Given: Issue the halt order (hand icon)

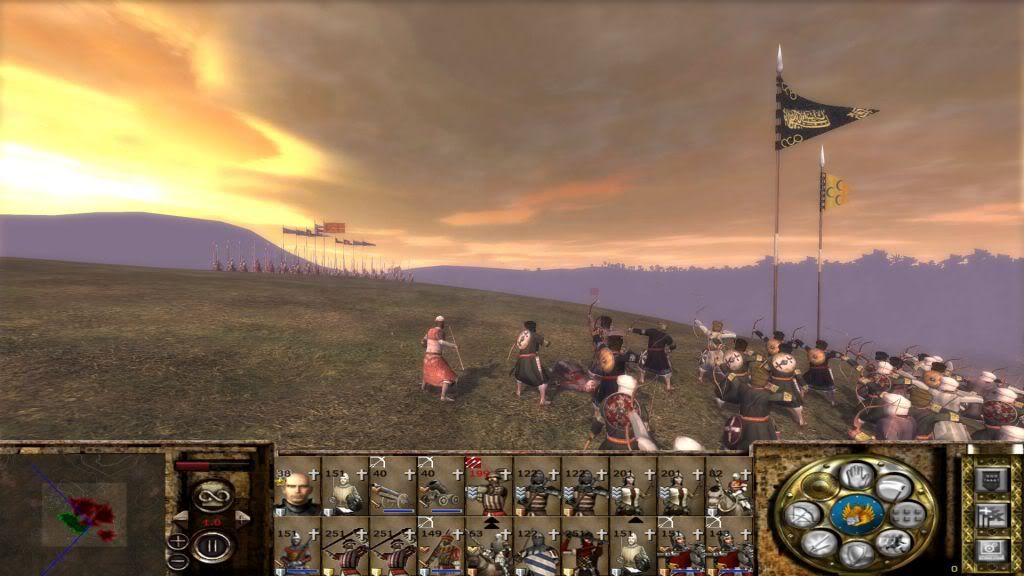Looking at the screenshot, I should pyautogui.click(x=856, y=475).
